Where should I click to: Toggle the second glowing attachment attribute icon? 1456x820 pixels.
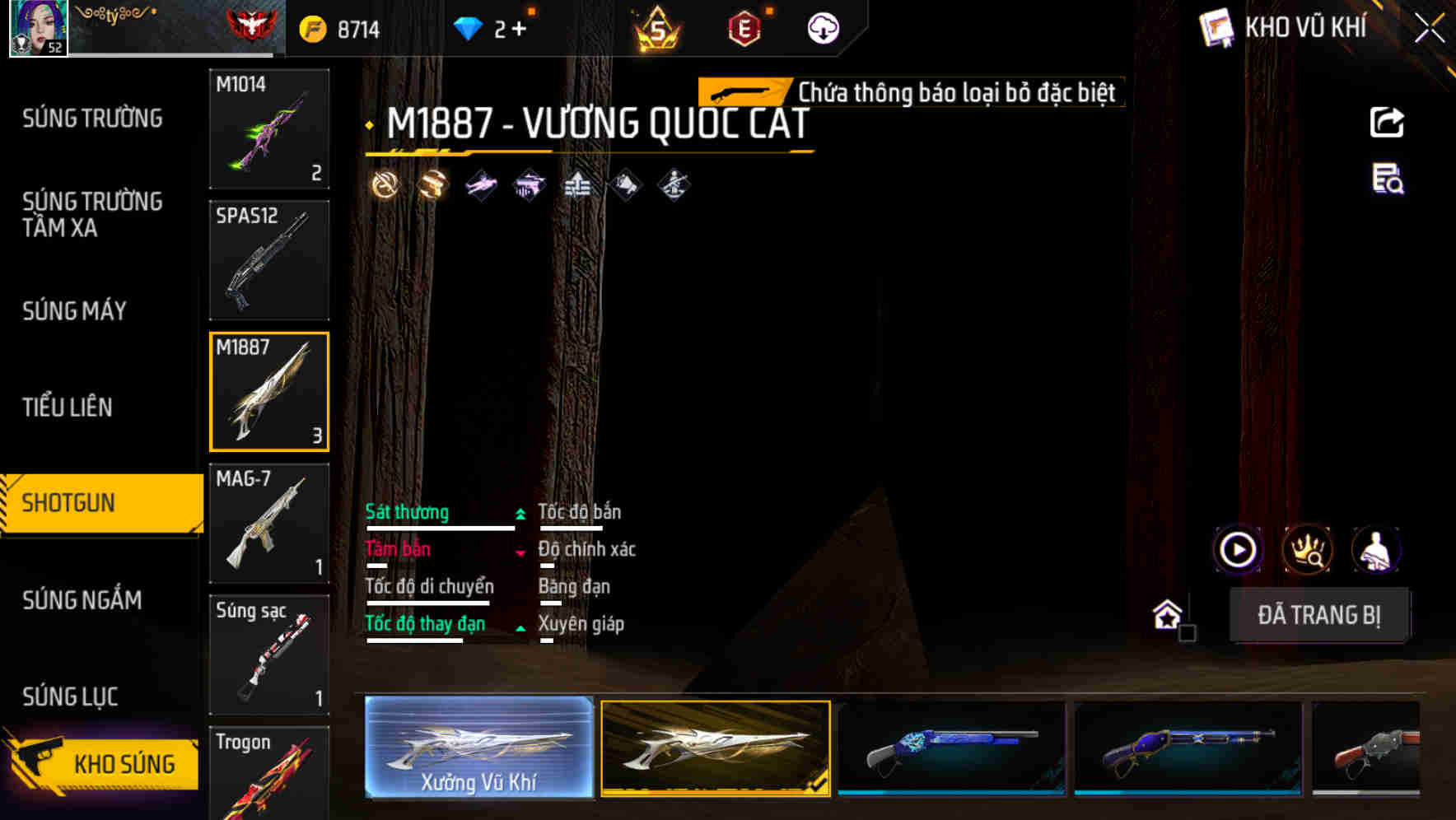pyautogui.click(x=432, y=184)
